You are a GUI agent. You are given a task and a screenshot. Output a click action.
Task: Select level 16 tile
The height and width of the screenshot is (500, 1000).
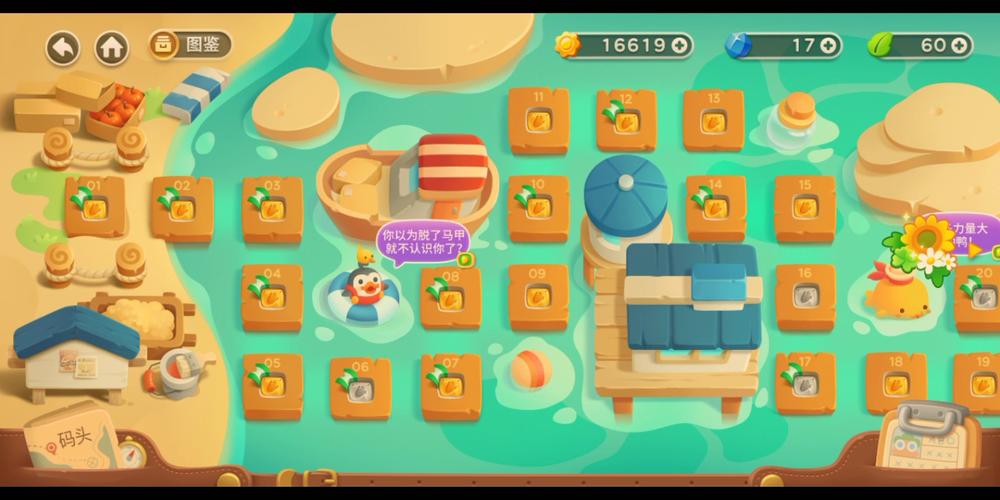(x=805, y=296)
